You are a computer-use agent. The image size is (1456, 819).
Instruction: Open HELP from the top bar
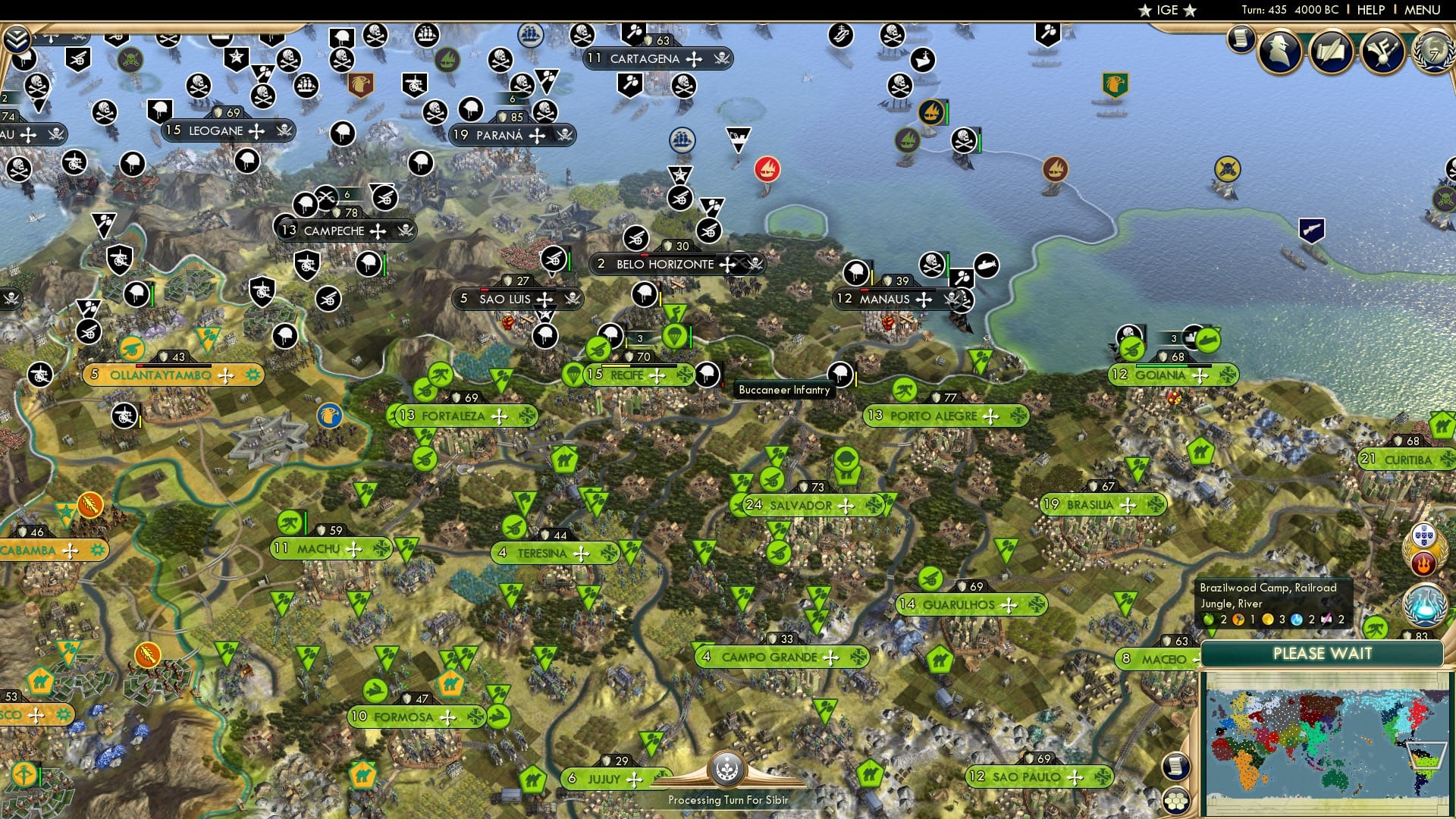pos(1370,10)
